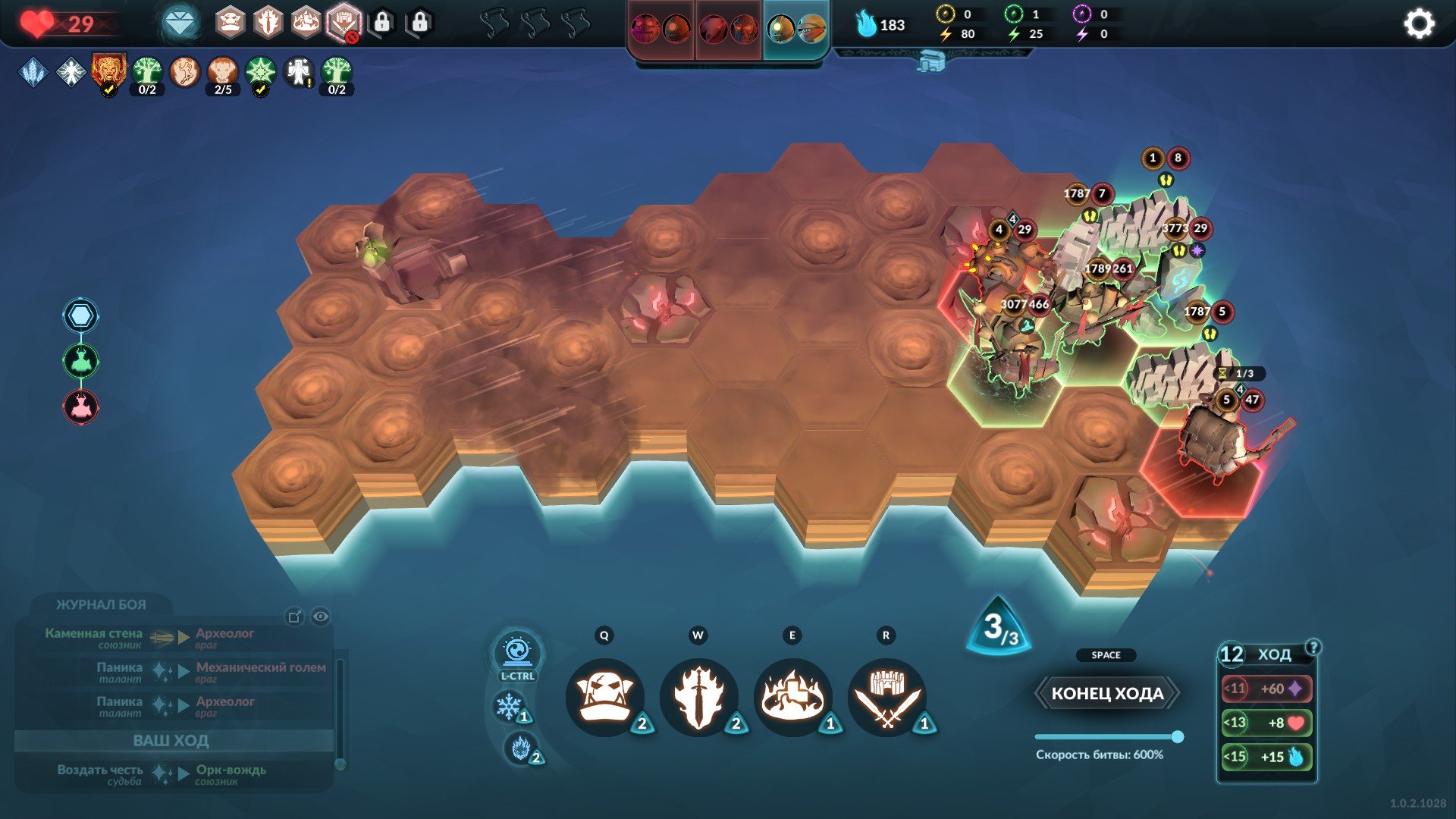
Task: Open the turn rewards help question mark
Action: [x=1313, y=647]
